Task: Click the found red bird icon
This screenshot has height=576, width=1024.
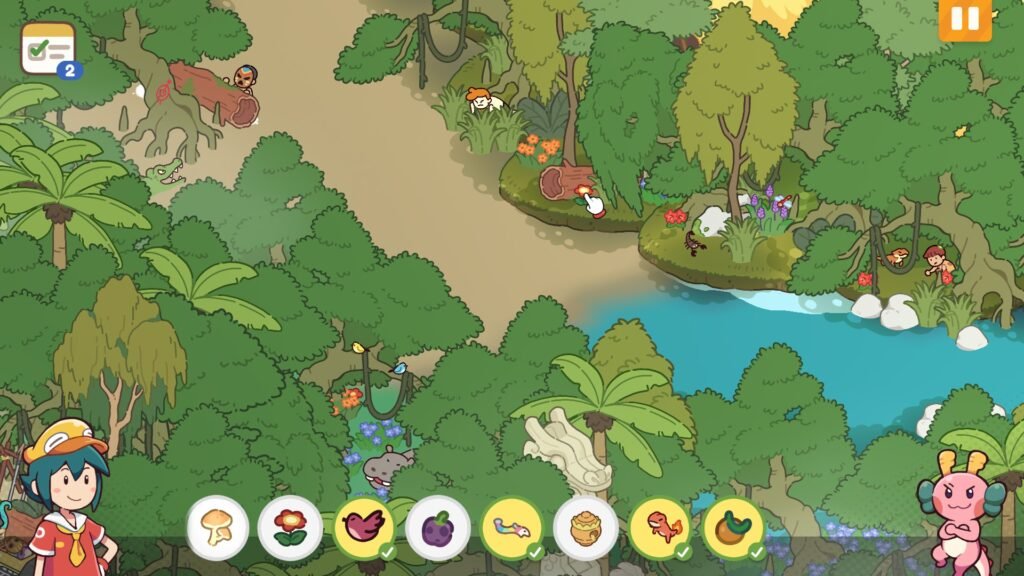Action: (x=364, y=527)
